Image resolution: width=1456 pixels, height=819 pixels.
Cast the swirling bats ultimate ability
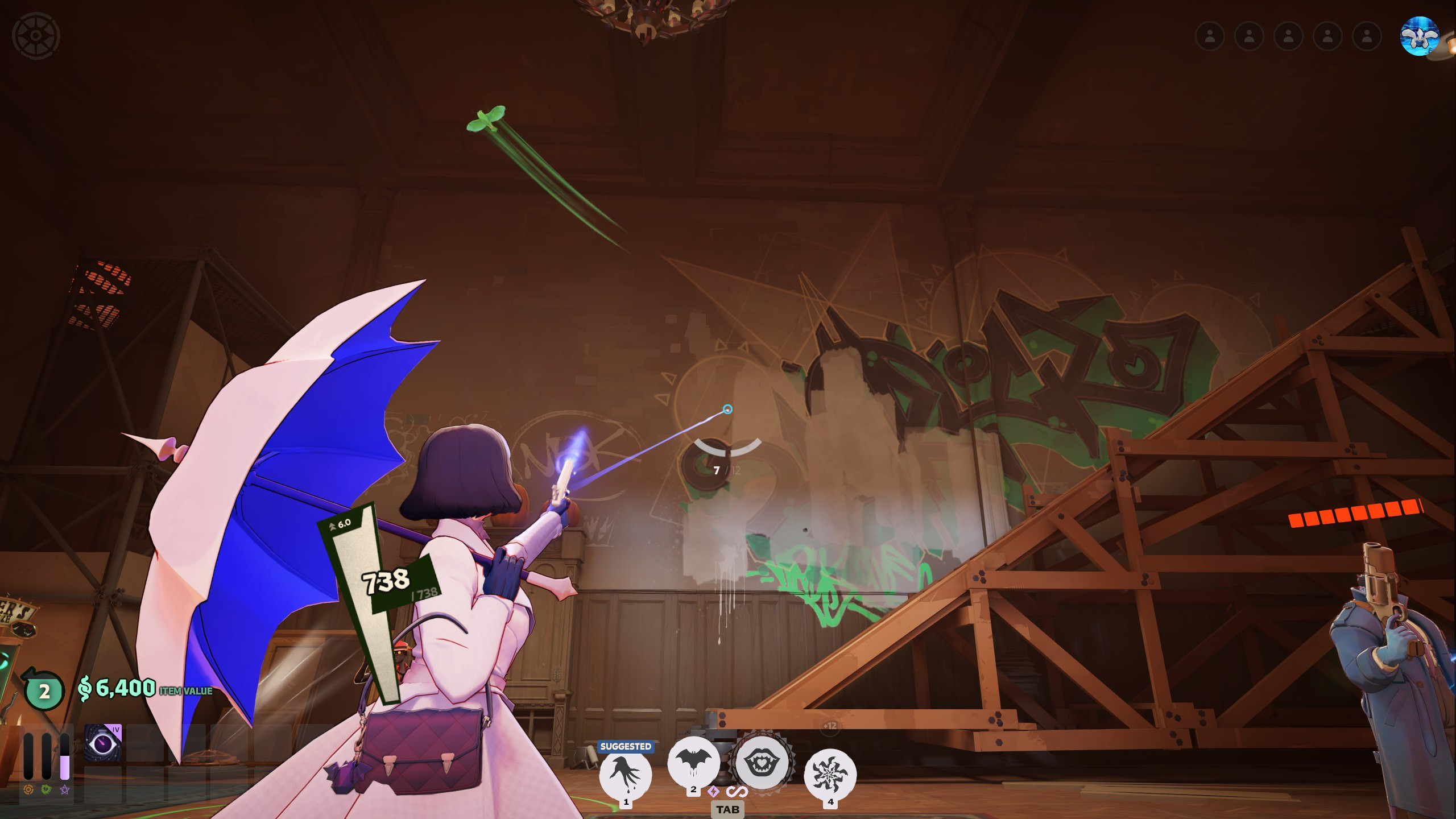click(830, 773)
